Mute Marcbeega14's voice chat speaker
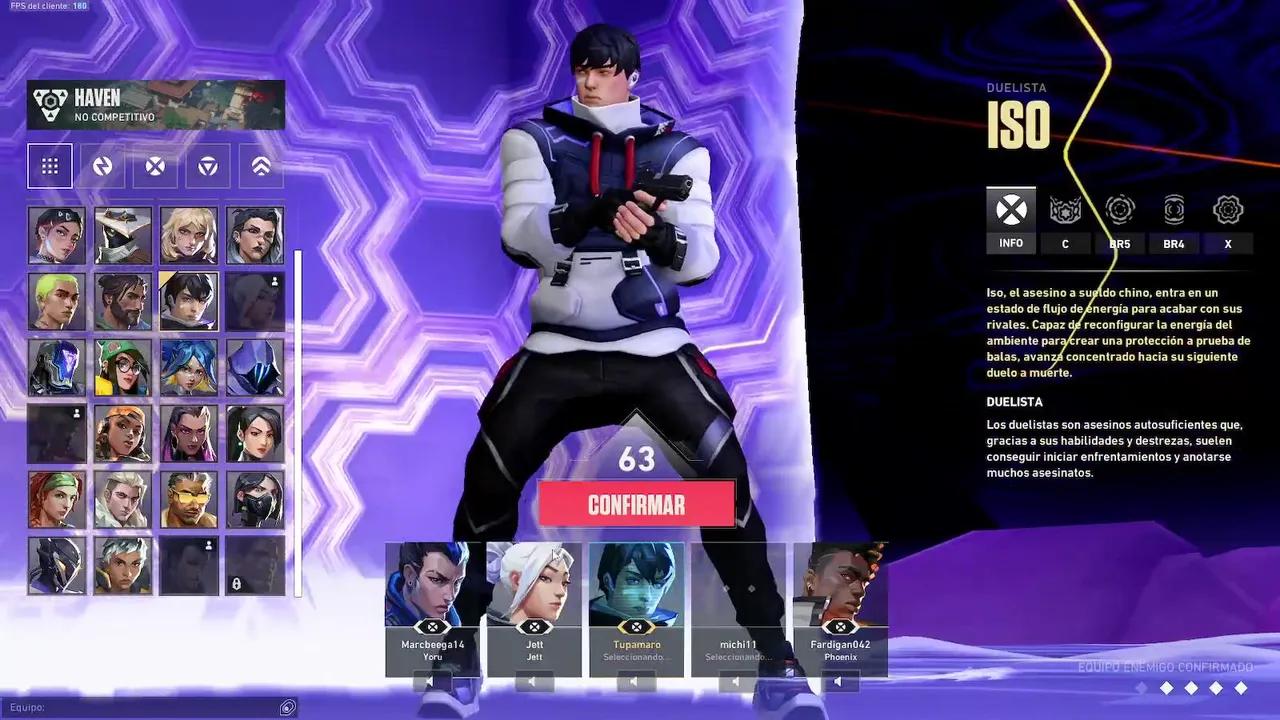Screen dimensions: 1280x720 (431, 679)
